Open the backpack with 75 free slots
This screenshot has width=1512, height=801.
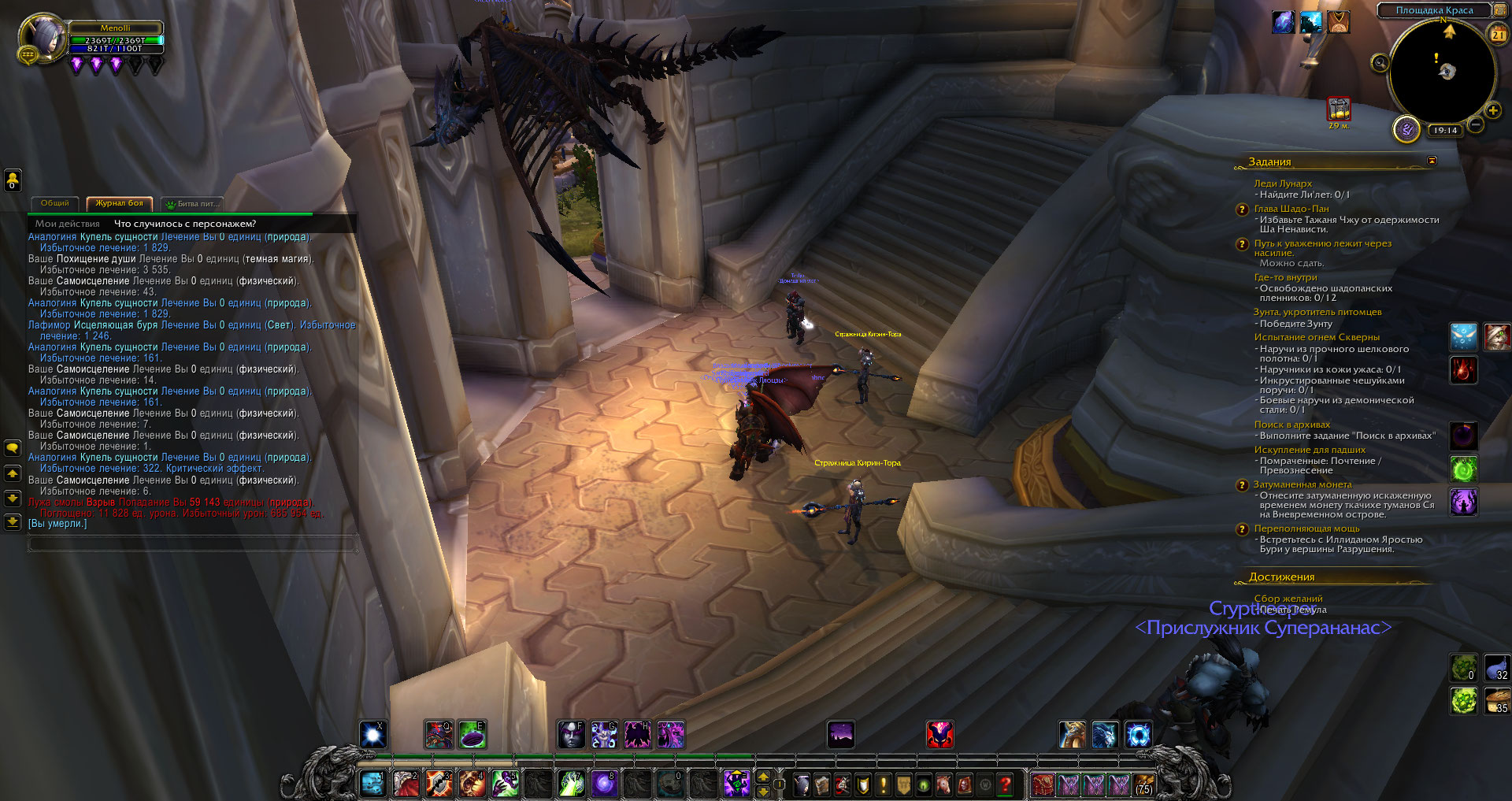[x=1143, y=784]
